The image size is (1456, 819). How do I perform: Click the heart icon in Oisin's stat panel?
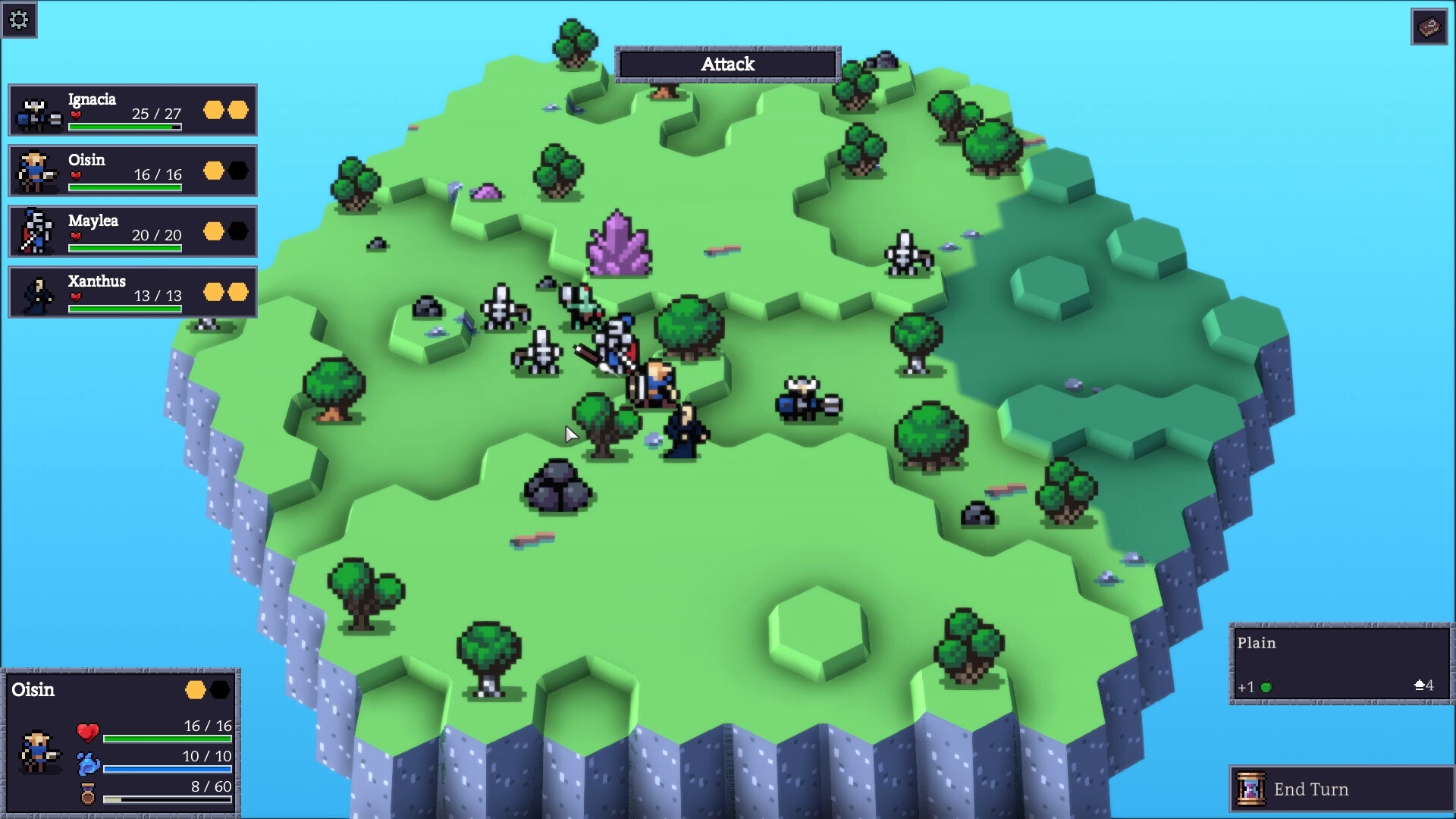tap(86, 733)
